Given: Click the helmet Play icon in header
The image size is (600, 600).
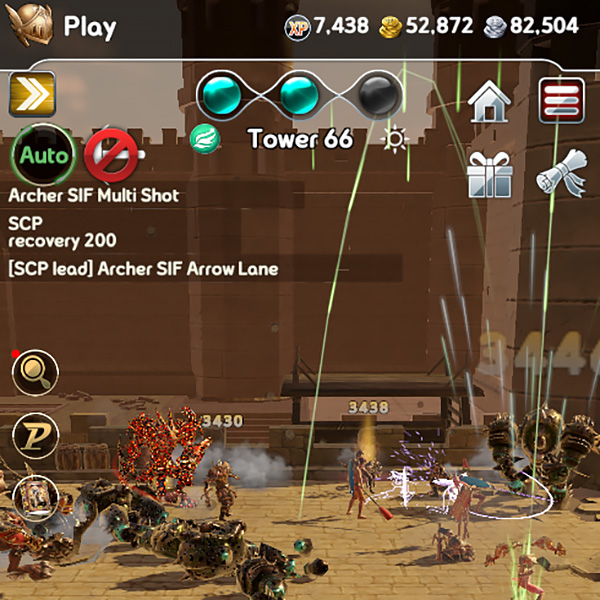Looking at the screenshot, I should 29,27.
